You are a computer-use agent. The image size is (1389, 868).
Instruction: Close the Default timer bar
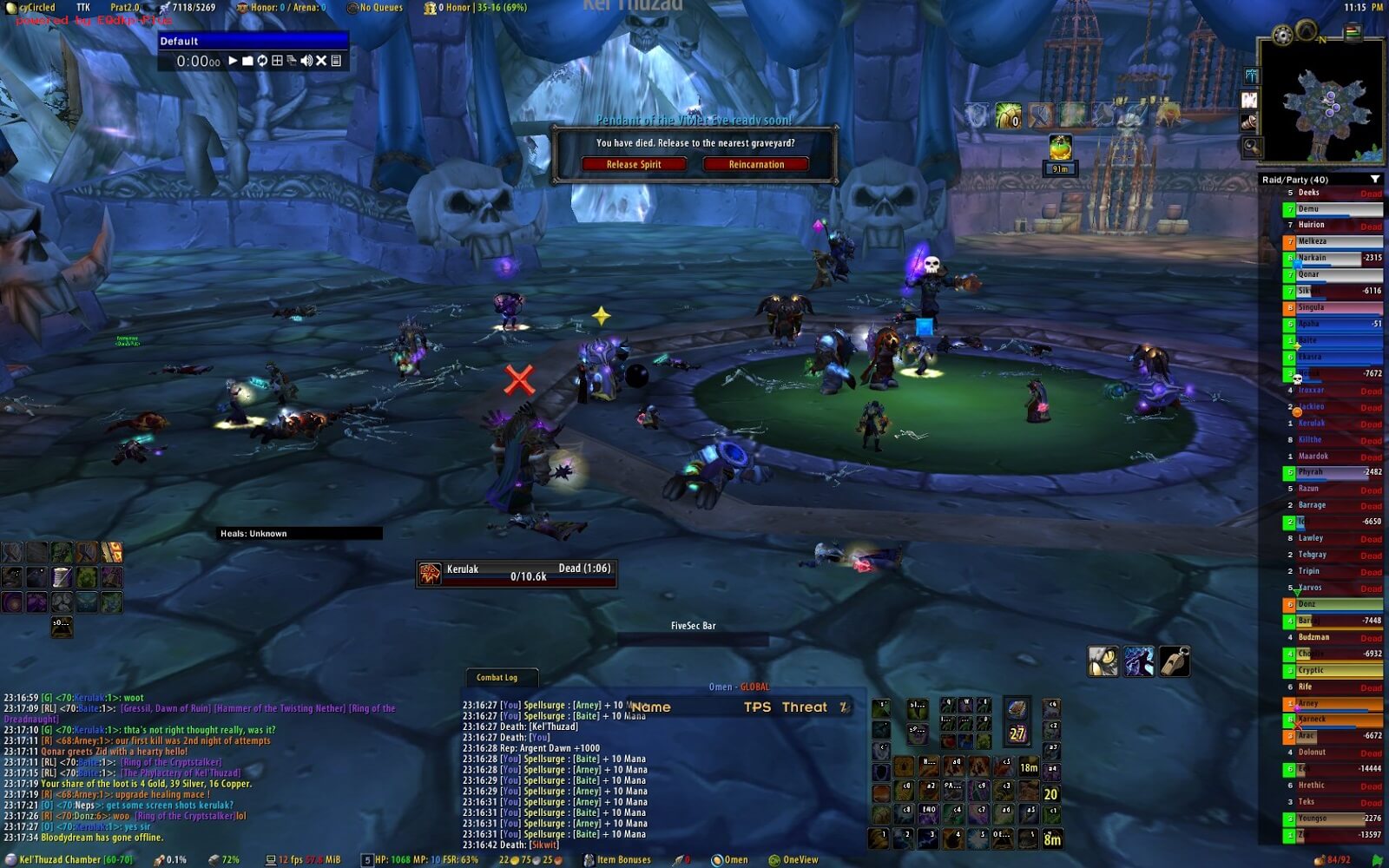coord(321,61)
